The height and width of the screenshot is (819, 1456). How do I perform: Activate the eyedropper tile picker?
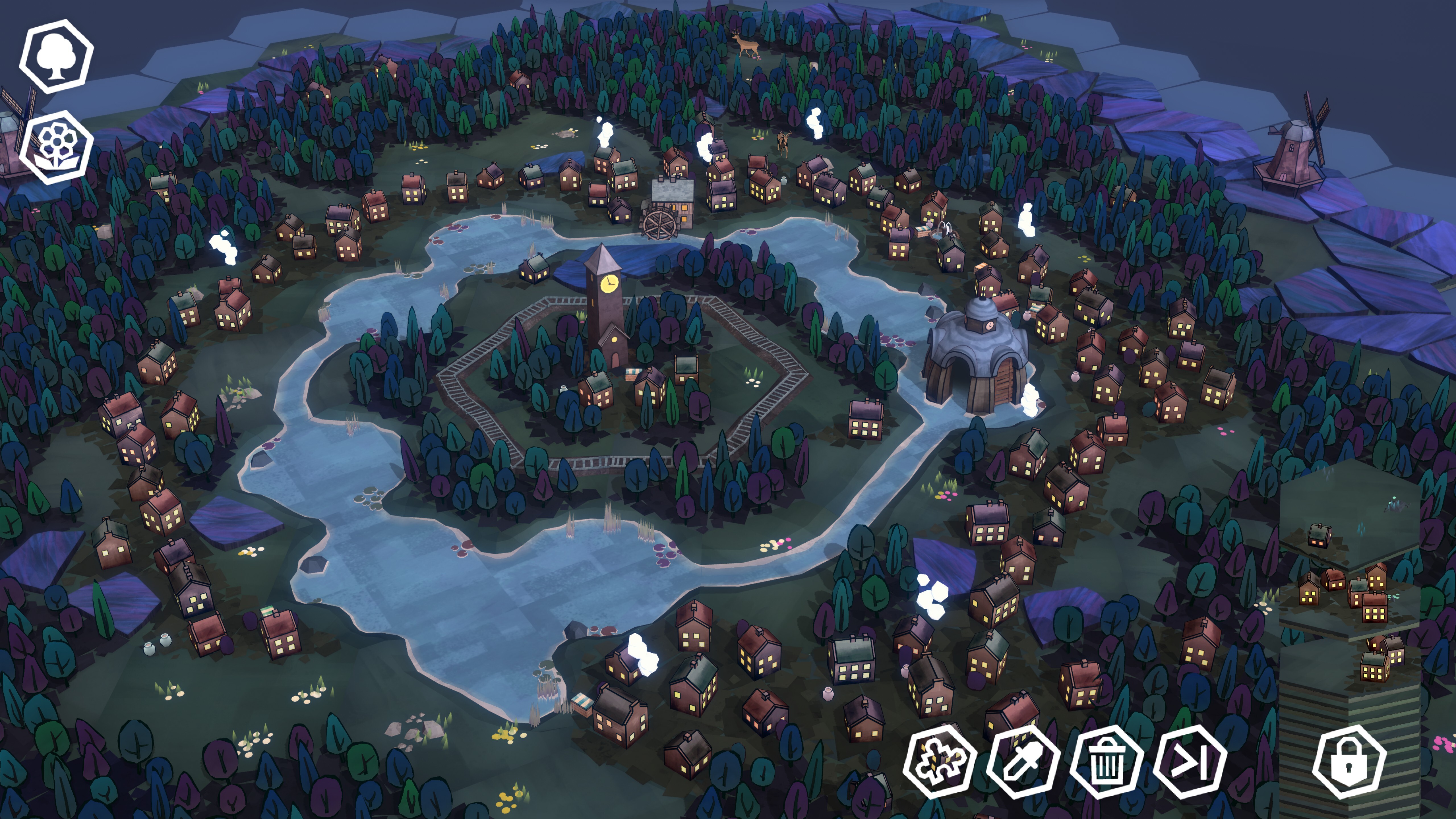[1023, 761]
